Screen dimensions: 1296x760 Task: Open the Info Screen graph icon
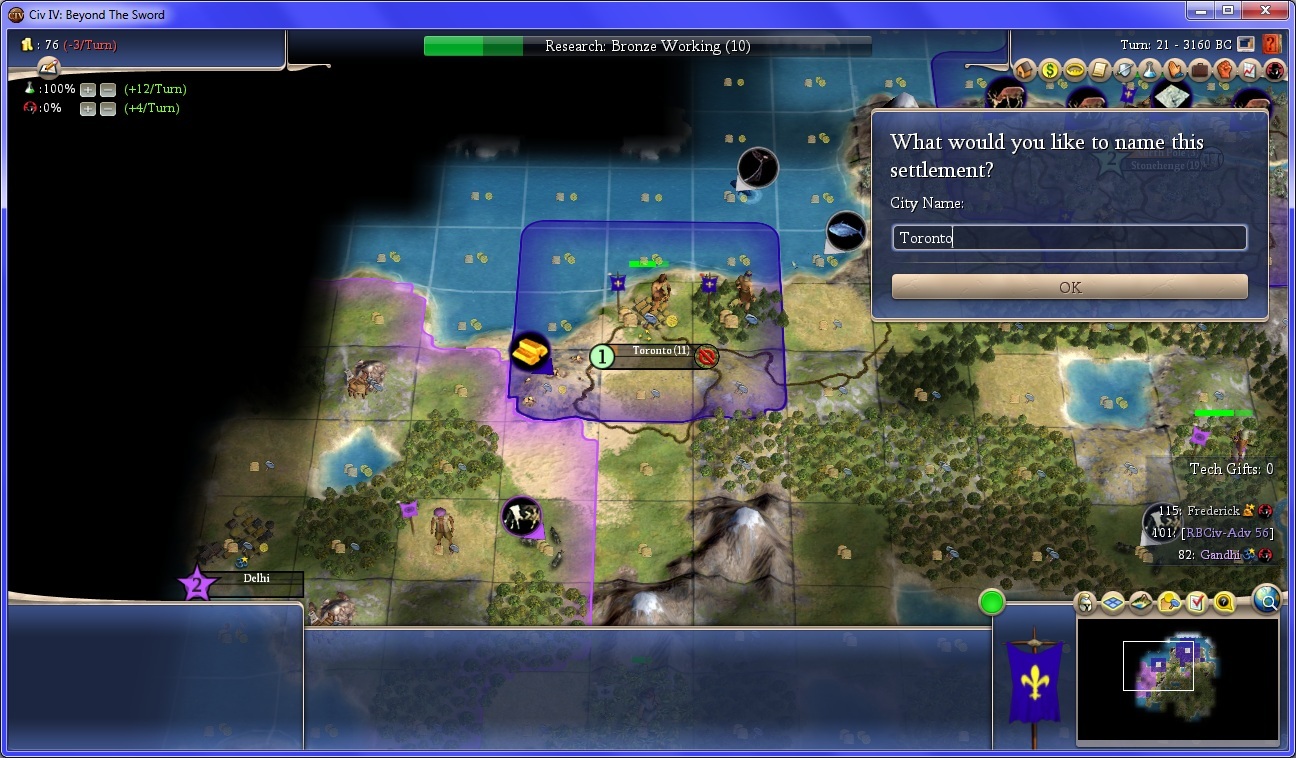[1249, 71]
